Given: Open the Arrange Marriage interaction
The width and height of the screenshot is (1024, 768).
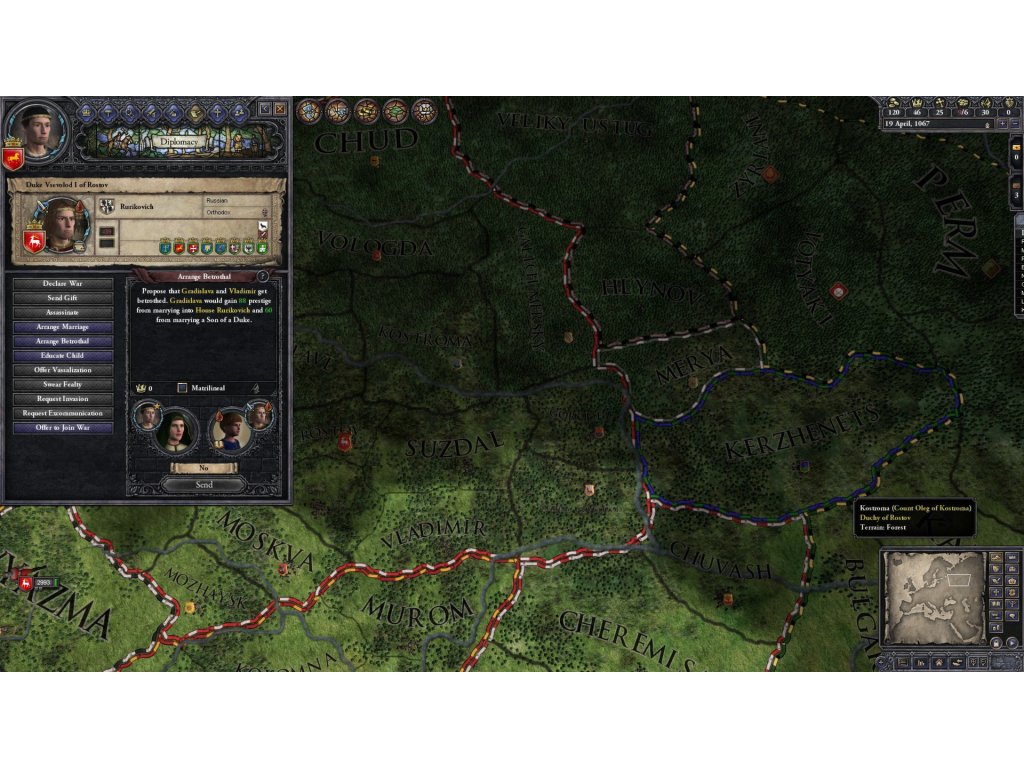Looking at the screenshot, I should [62, 327].
